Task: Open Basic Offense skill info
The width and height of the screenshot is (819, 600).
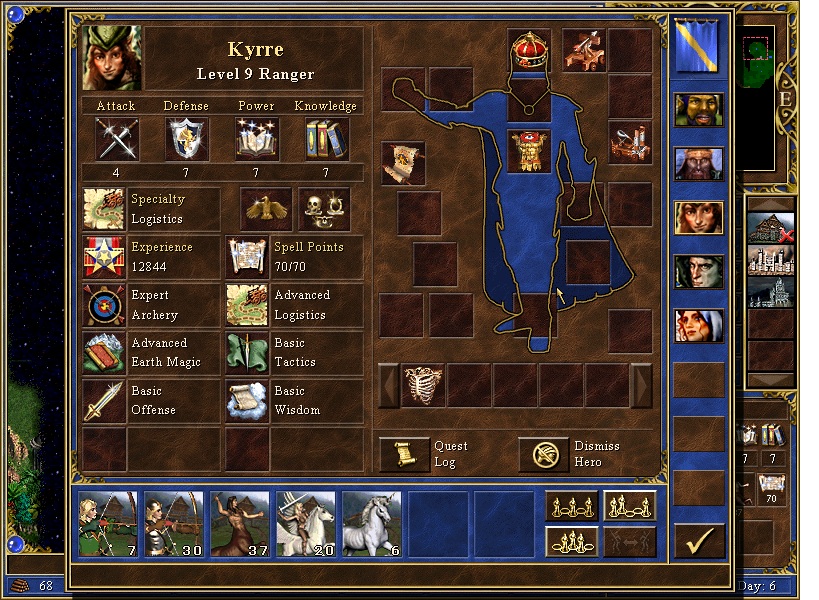Action: tap(104, 401)
